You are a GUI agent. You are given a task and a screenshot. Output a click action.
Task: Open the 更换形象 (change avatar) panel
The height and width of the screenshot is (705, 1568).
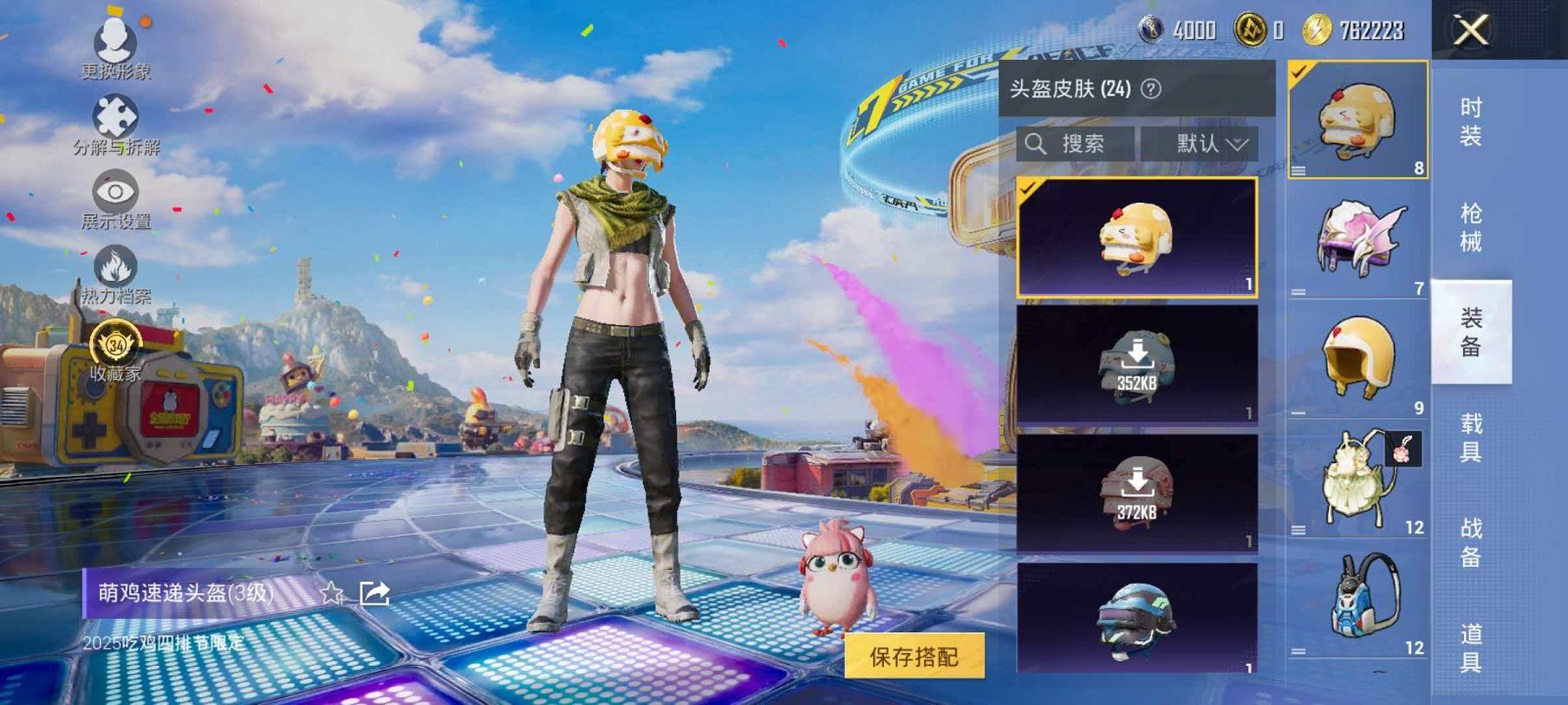pyautogui.click(x=117, y=42)
